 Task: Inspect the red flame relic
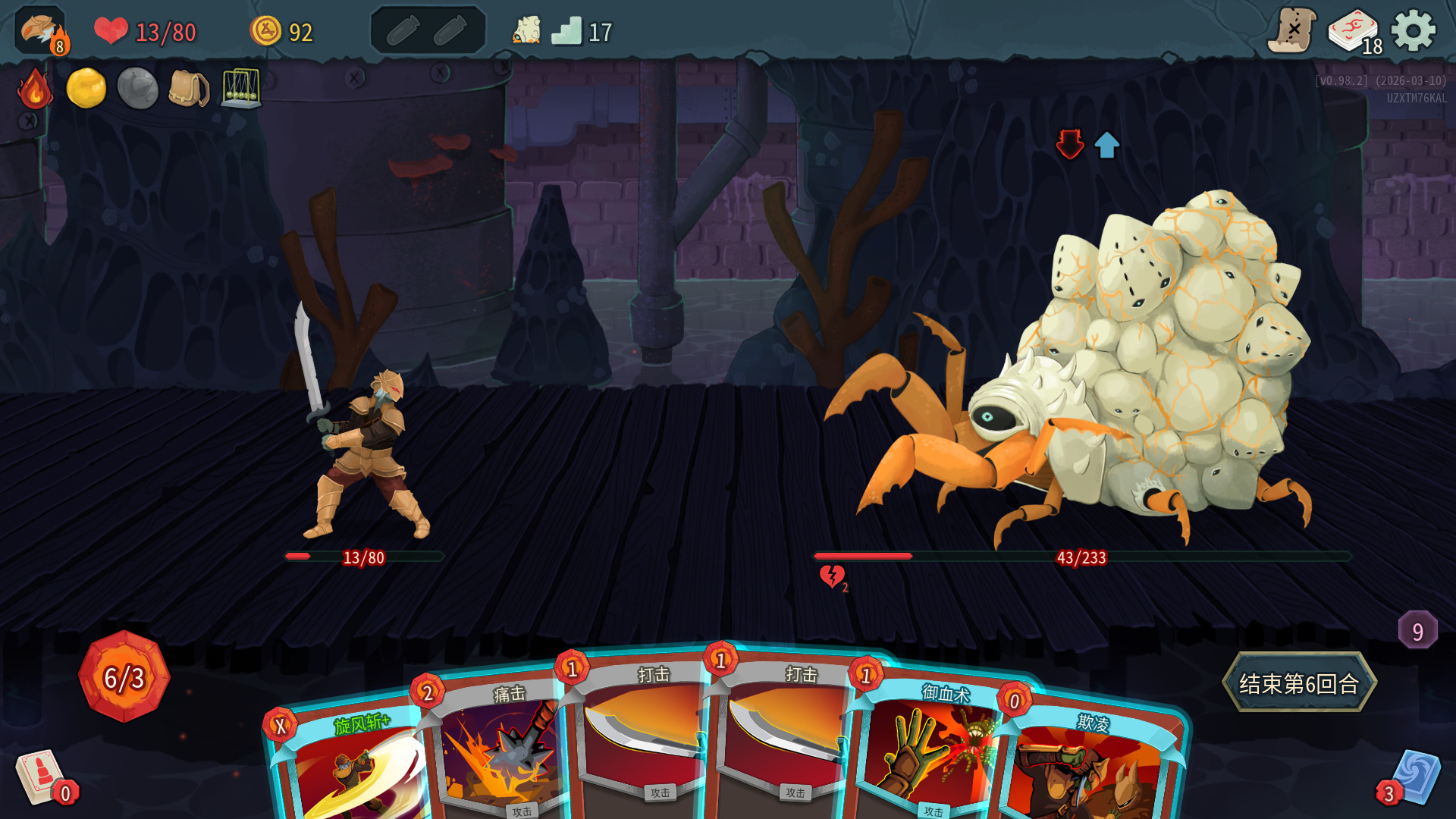tap(35, 89)
